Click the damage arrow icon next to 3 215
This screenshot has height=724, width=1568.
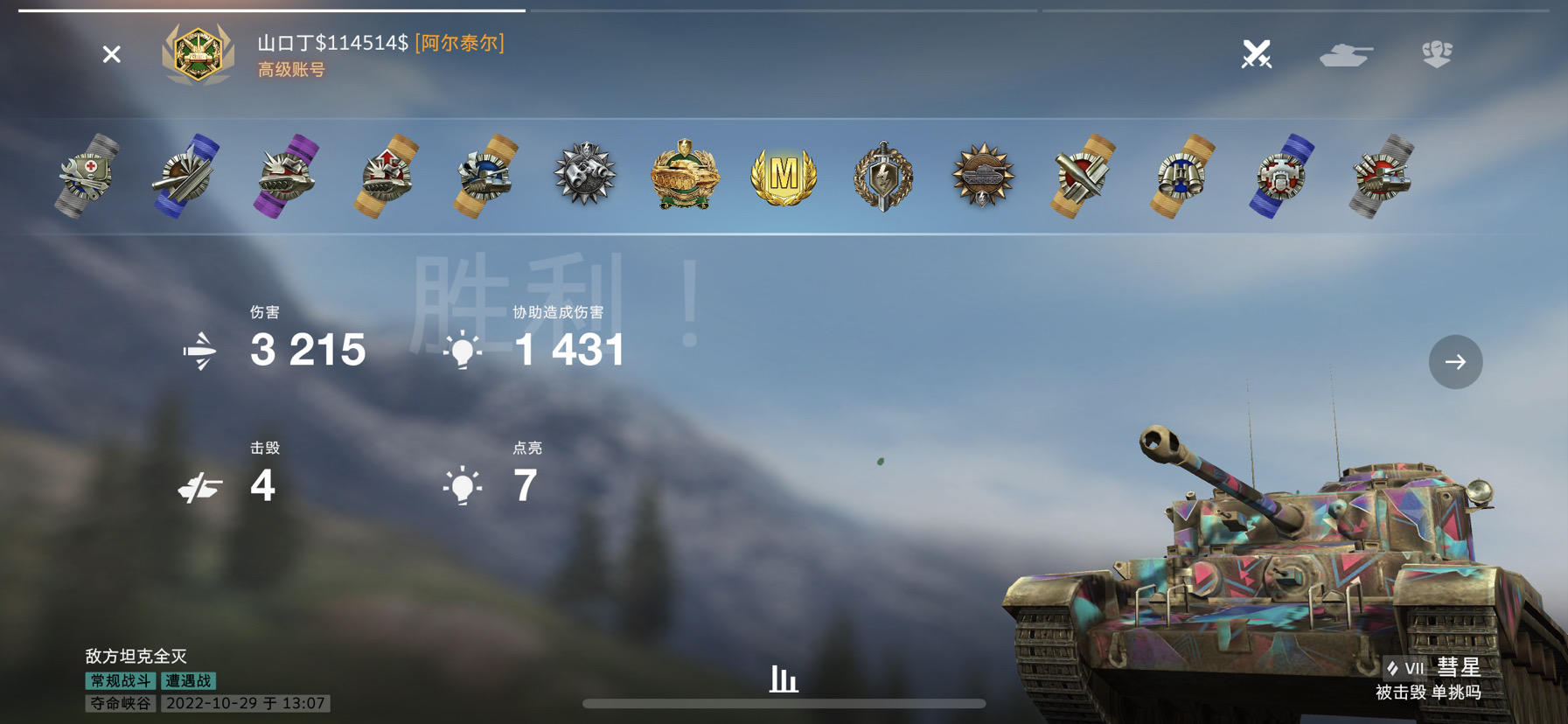[199, 350]
